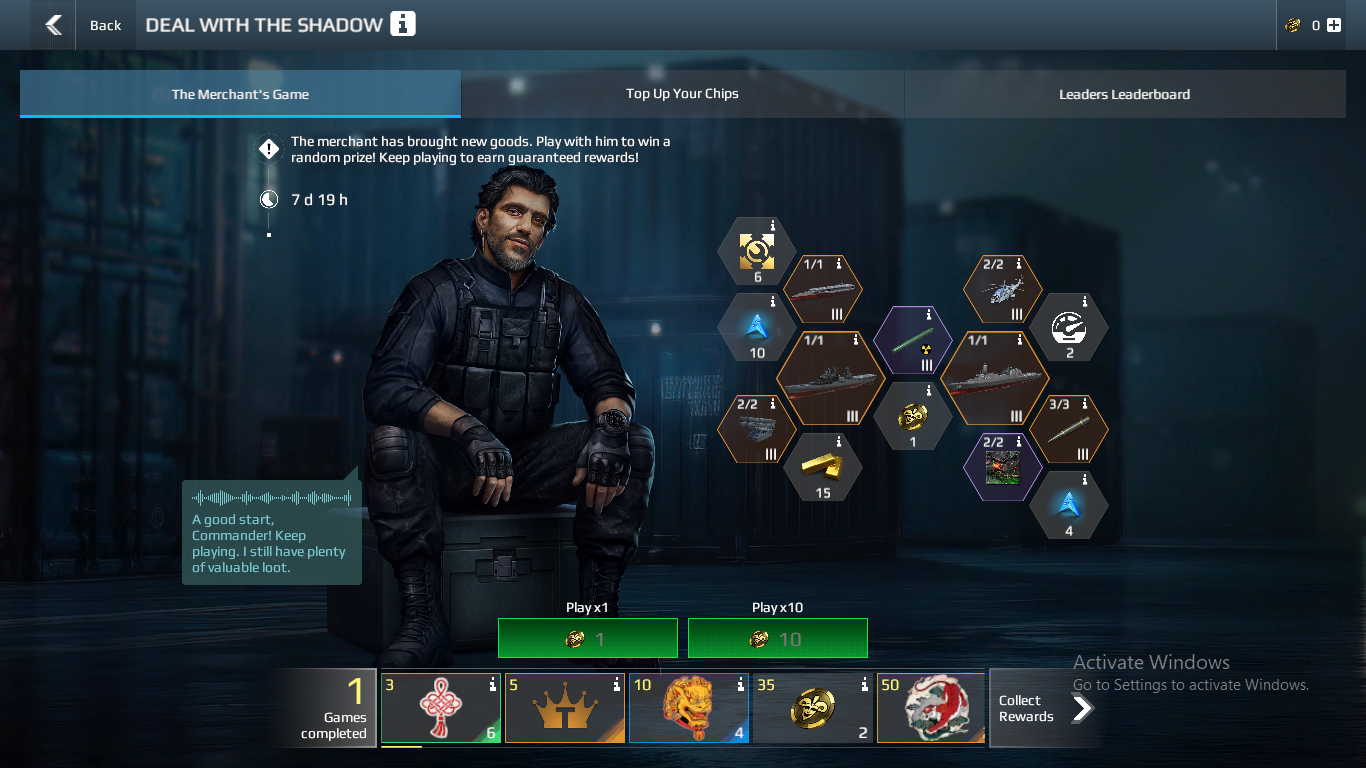Open the Leaders Leaderboard tab
This screenshot has height=768, width=1366.
pyautogui.click(x=1124, y=93)
